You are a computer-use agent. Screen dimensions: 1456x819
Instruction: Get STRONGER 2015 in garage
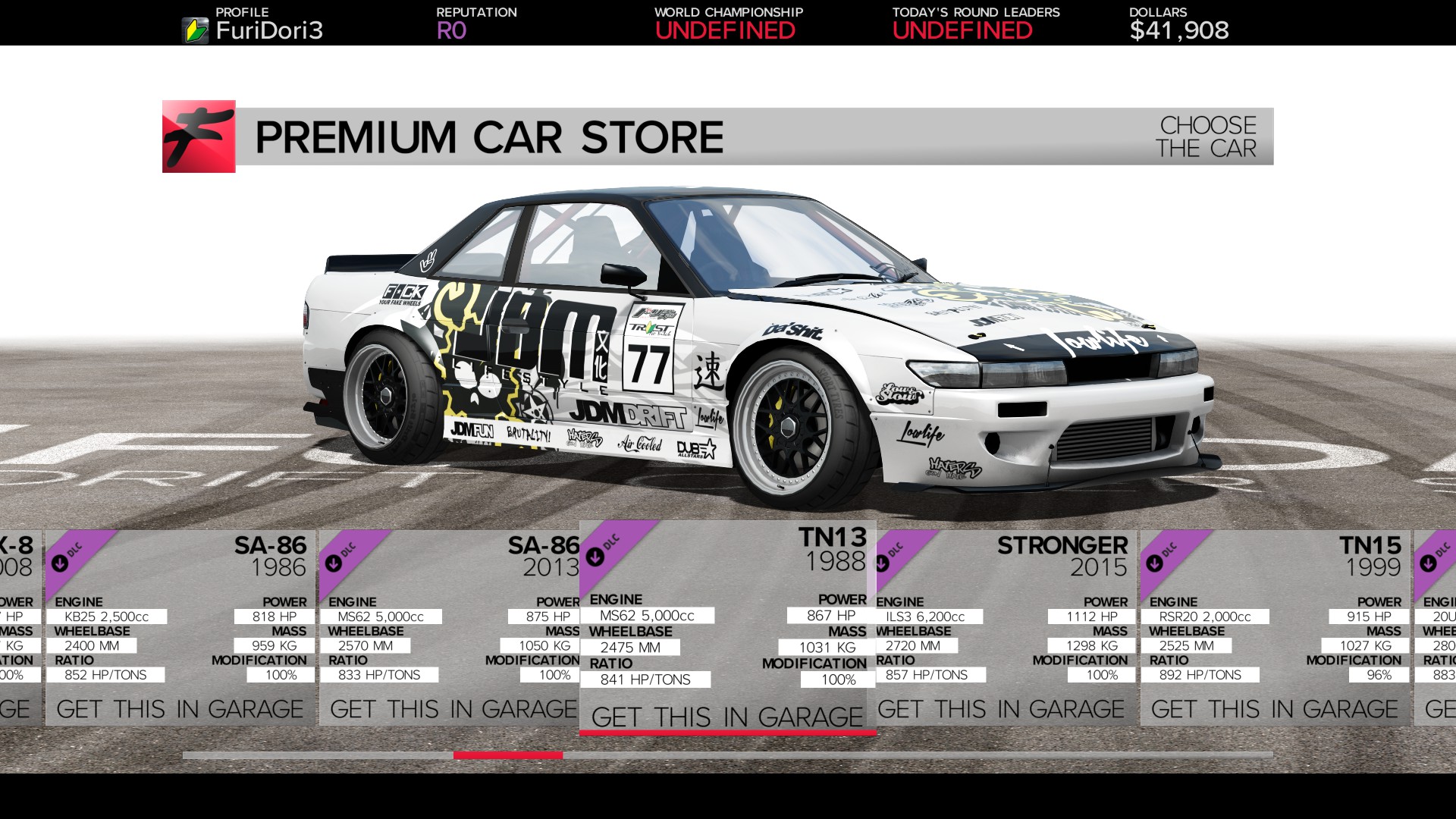(999, 708)
